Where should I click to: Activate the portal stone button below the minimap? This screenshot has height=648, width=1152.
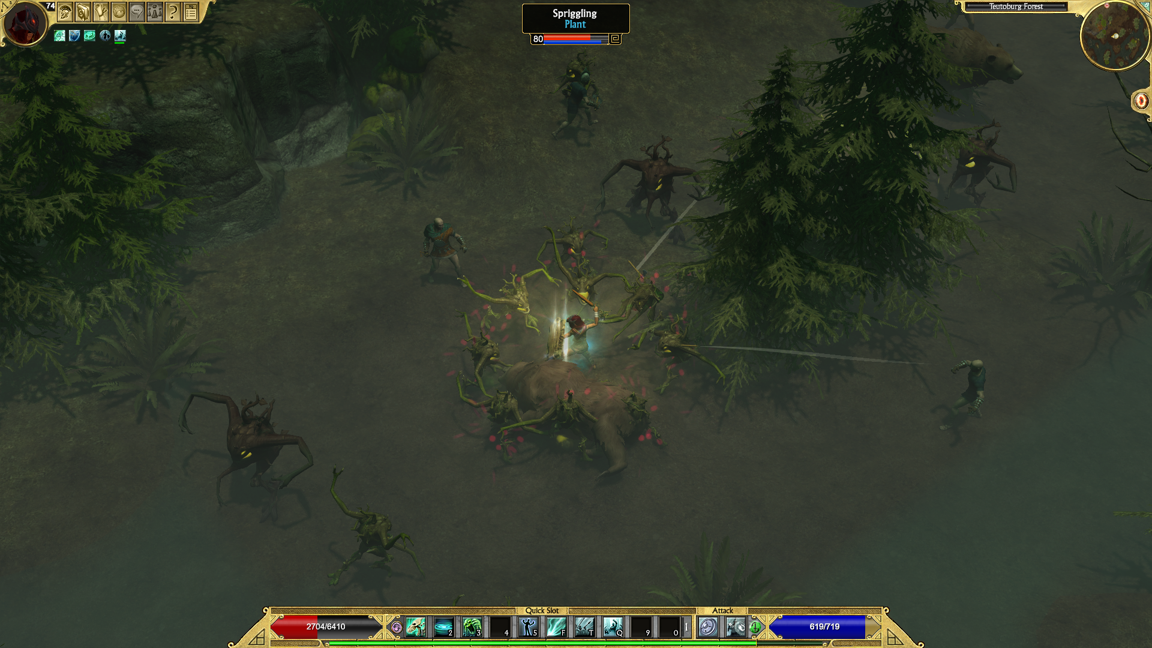coord(1141,101)
